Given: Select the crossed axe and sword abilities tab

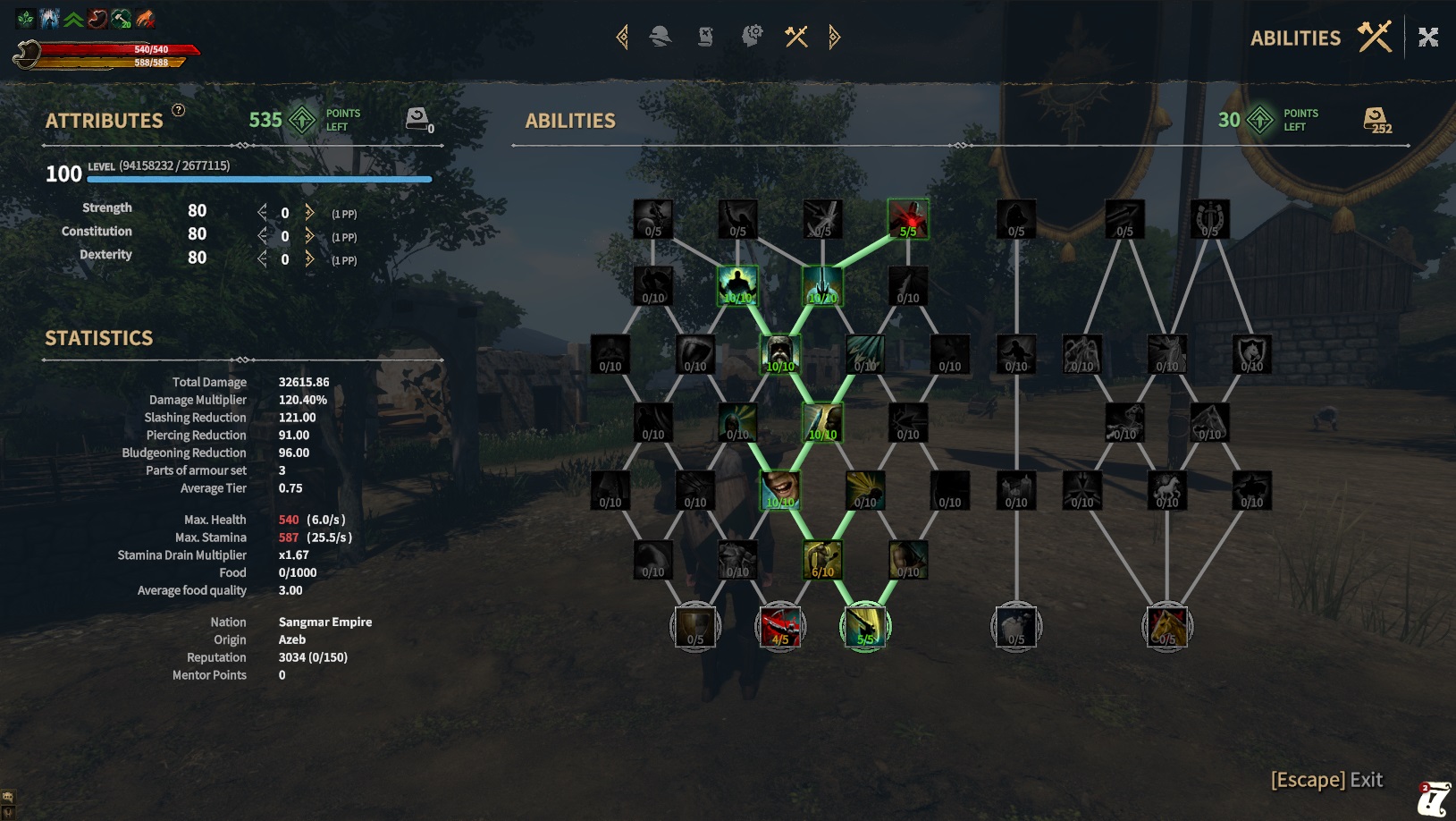Looking at the screenshot, I should [795, 37].
